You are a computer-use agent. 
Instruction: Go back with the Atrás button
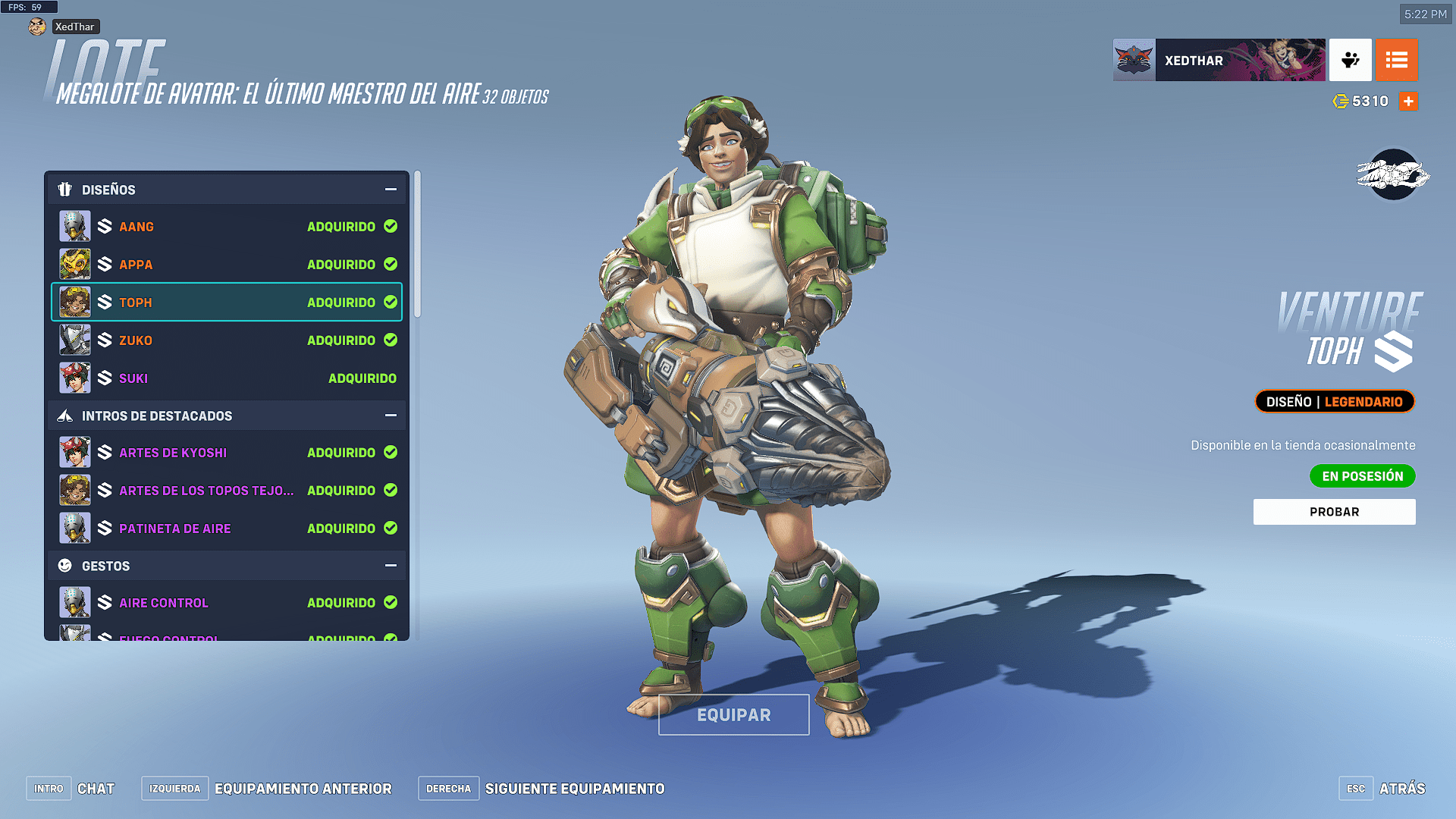(1401, 789)
